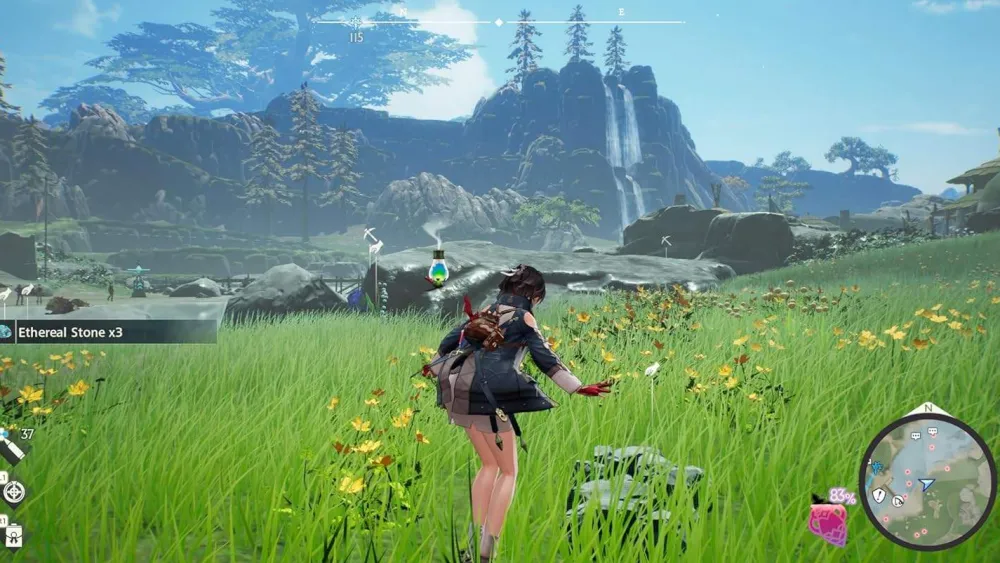
Task: Click the blue player arrow on minimap
Action: (x=927, y=485)
